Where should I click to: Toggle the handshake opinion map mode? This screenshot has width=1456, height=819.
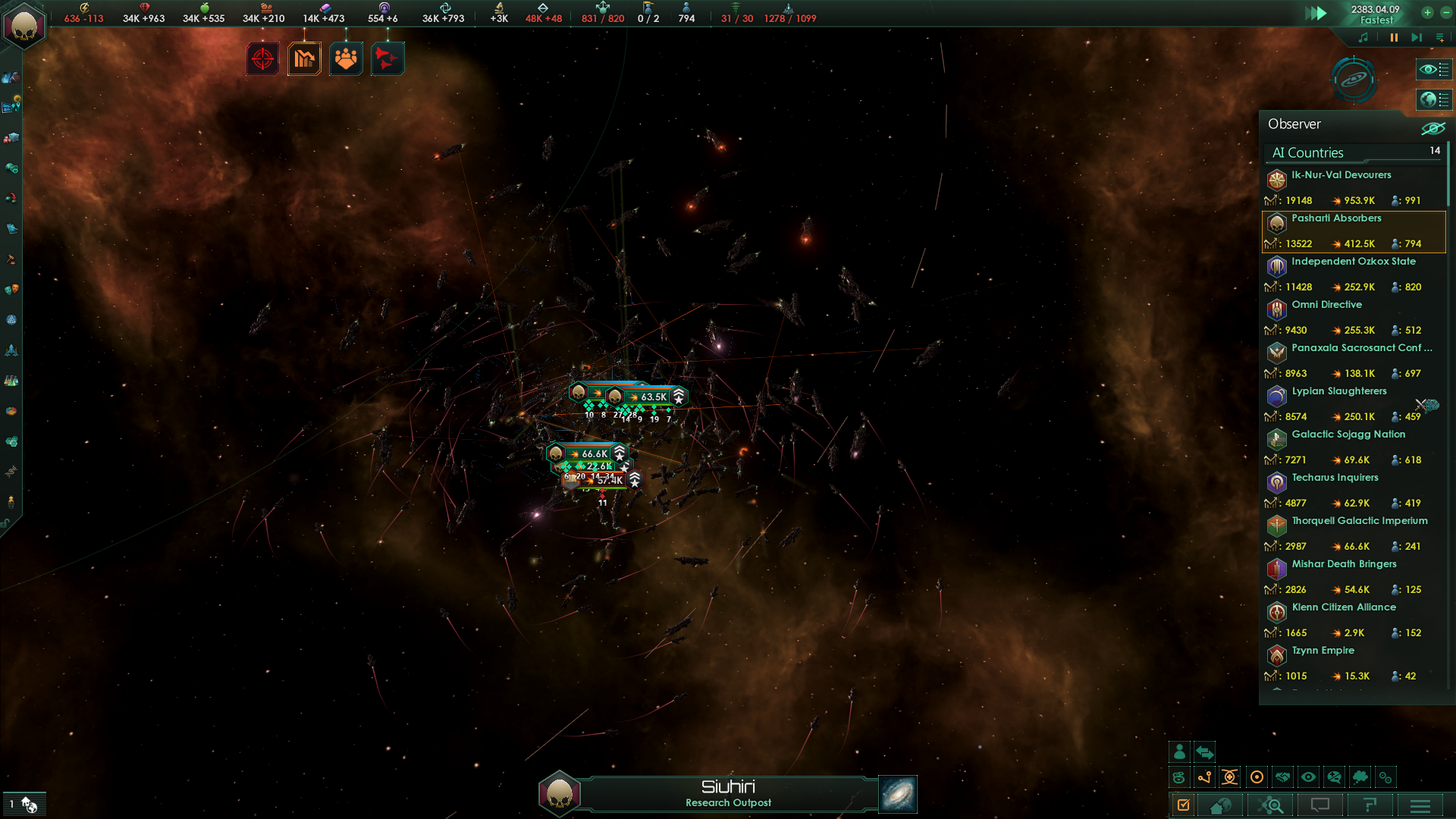pyautogui.click(x=1282, y=777)
